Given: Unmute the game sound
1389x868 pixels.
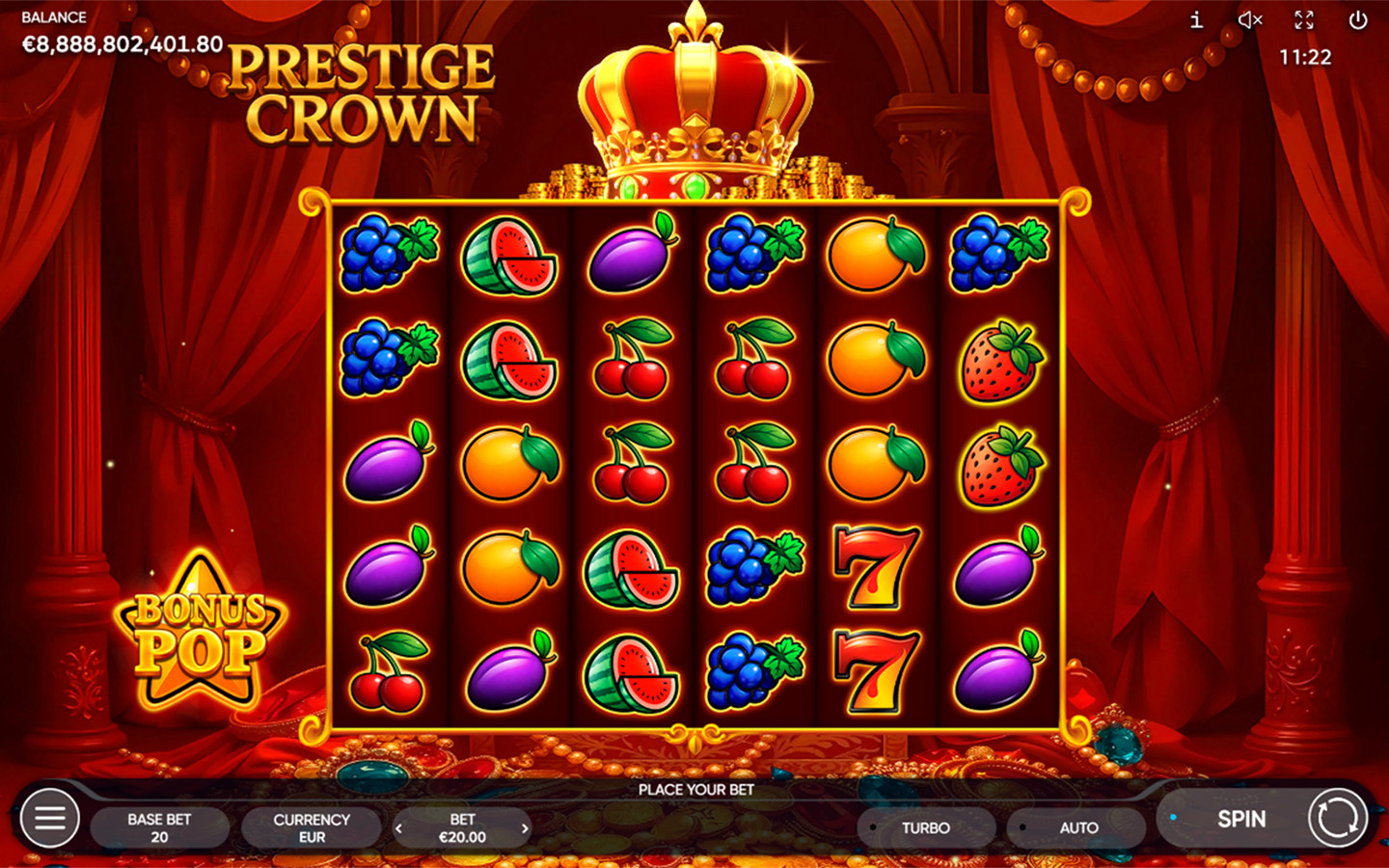Looking at the screenshot, I should pyautogui.click(x=1250, y=19).
